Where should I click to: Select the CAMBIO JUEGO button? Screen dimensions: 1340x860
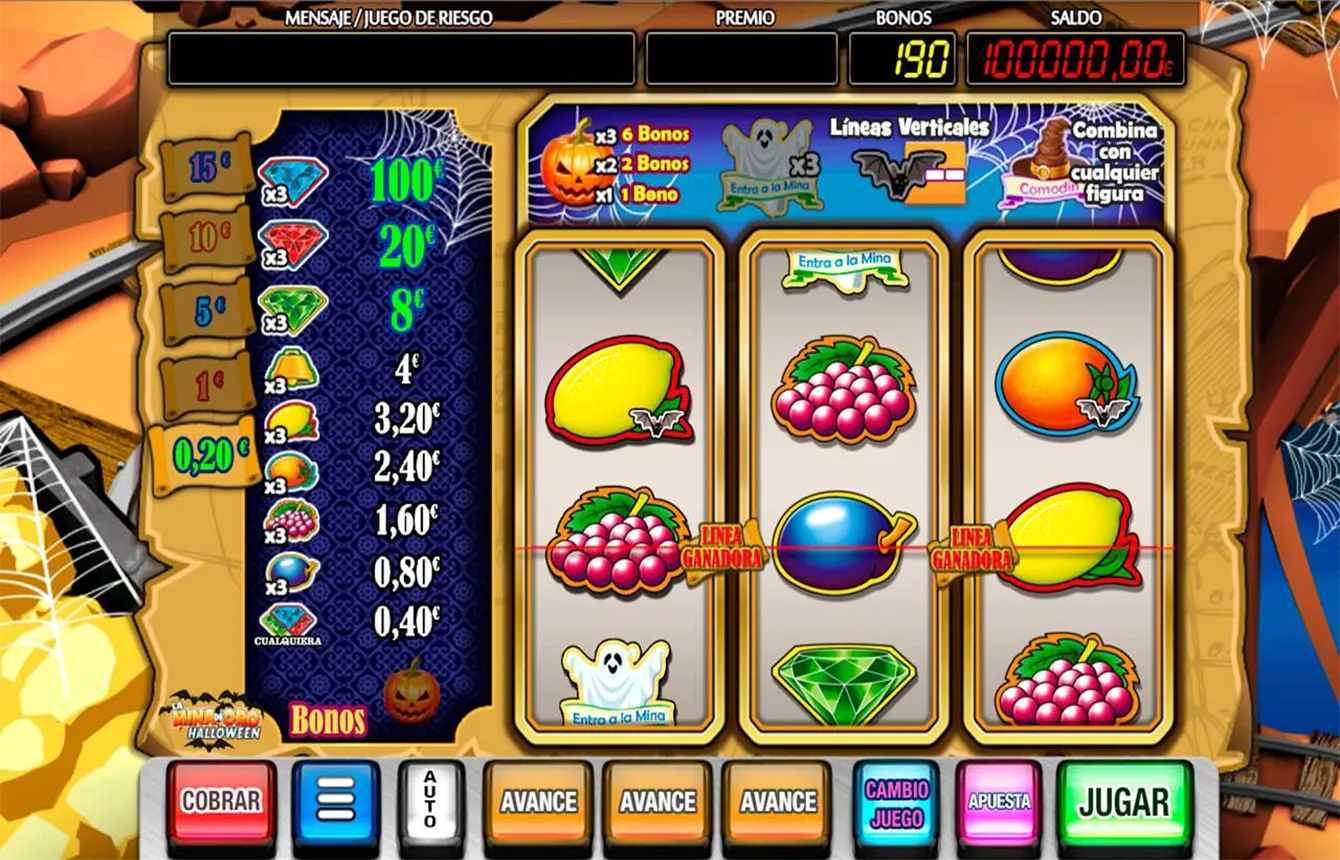[896, 802]
